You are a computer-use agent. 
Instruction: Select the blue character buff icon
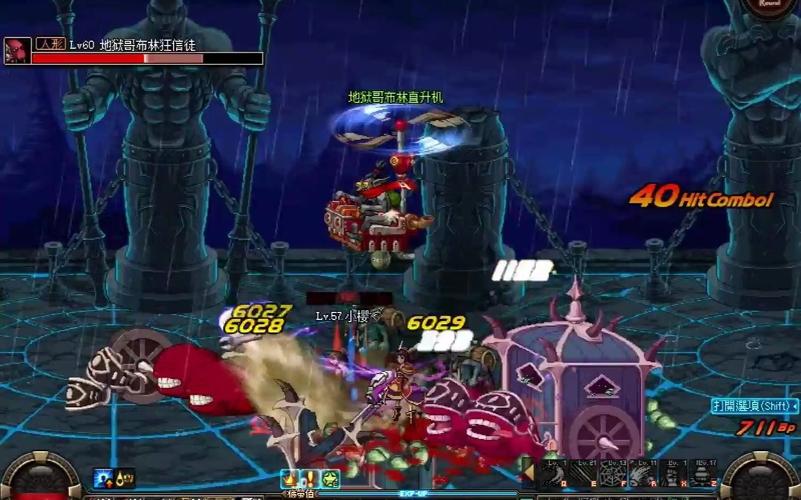click(x=101, y=478)
